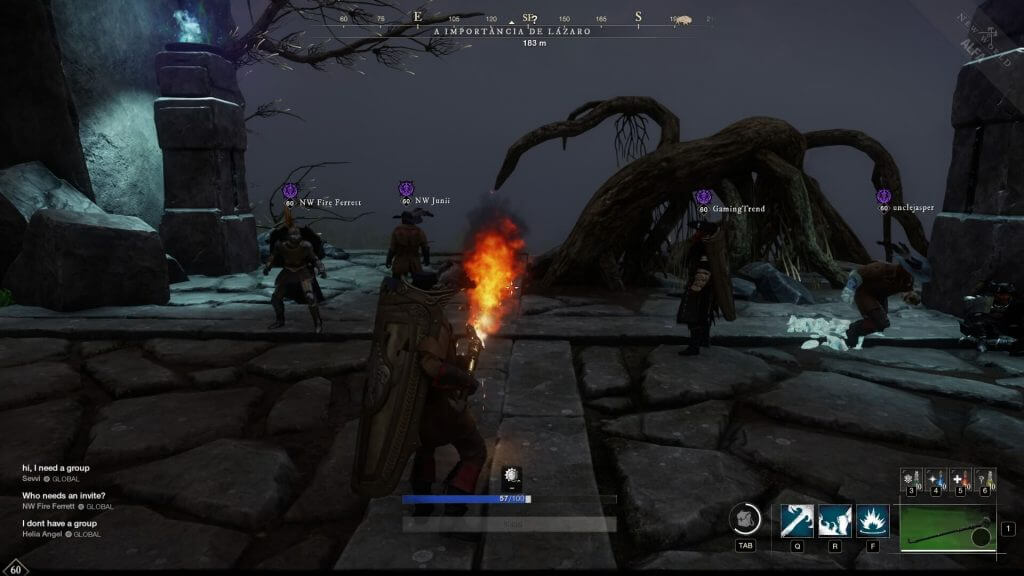This screenshot has height=576, width=1024.
Task: Use the consumable in quick slot 3
Action: 911,478
